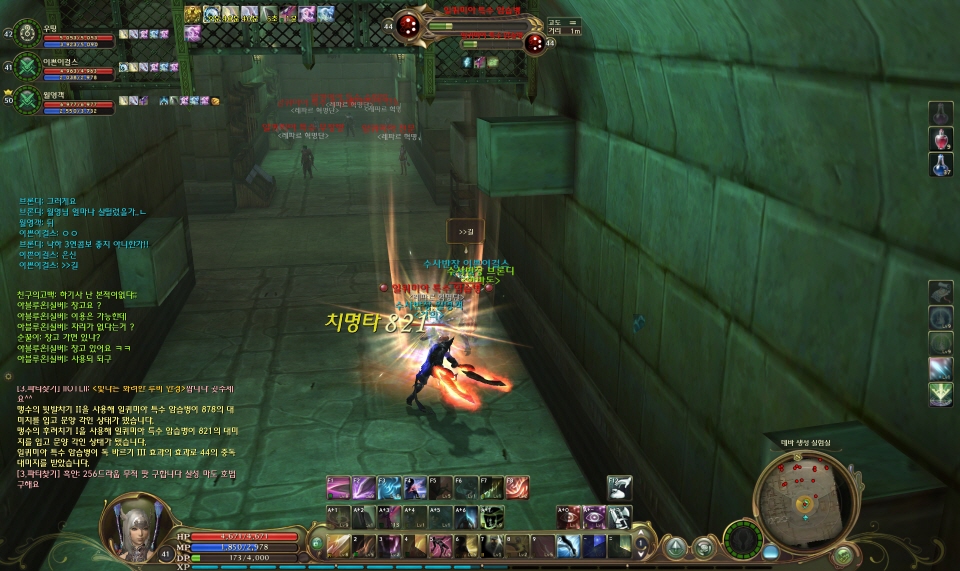This screenshot has height=571, width=960.
Task: Use the first slot golden slash skill
Action: (340, 546)
